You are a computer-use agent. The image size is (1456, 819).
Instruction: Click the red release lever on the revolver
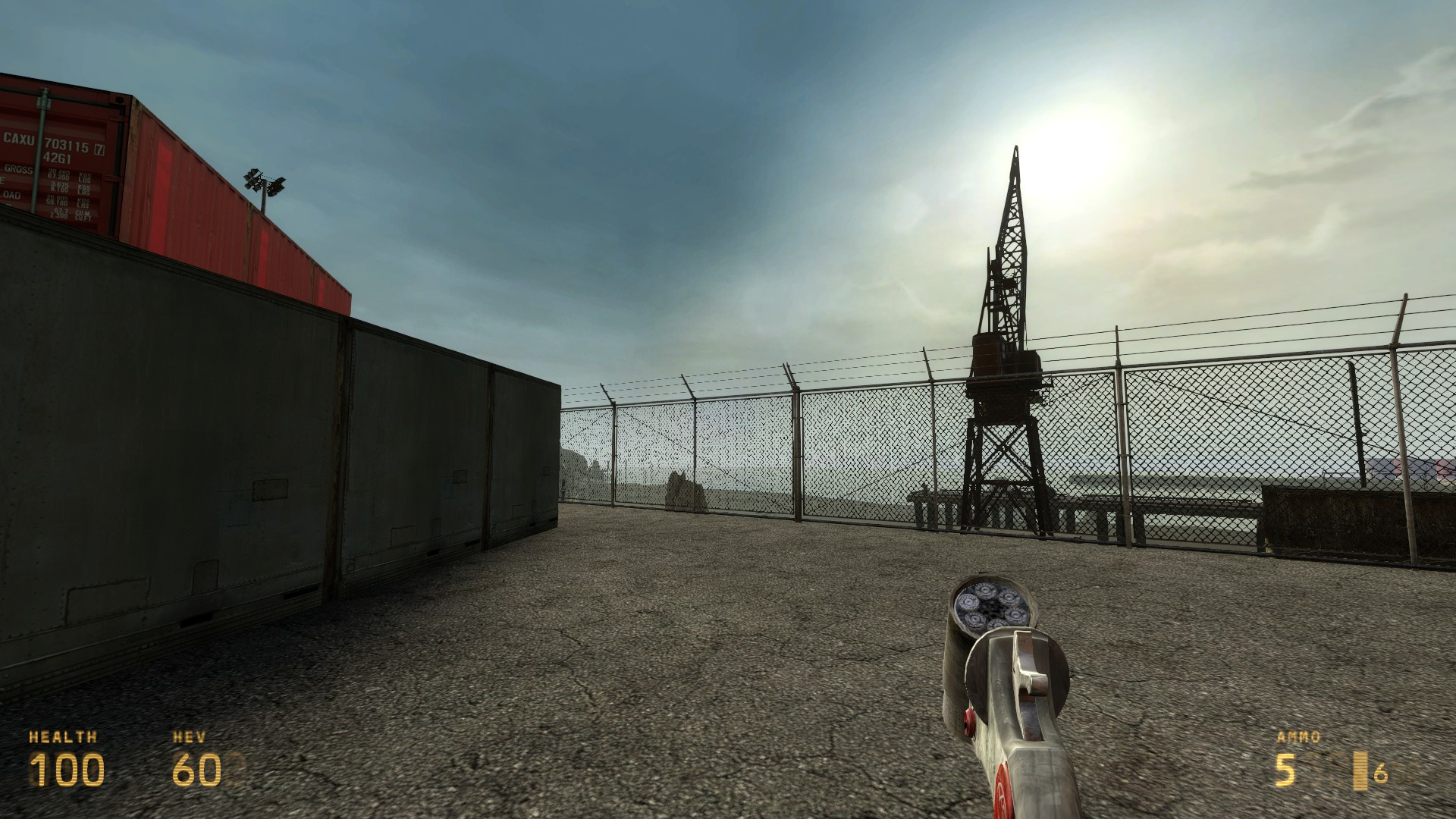(x=968, y=723)
